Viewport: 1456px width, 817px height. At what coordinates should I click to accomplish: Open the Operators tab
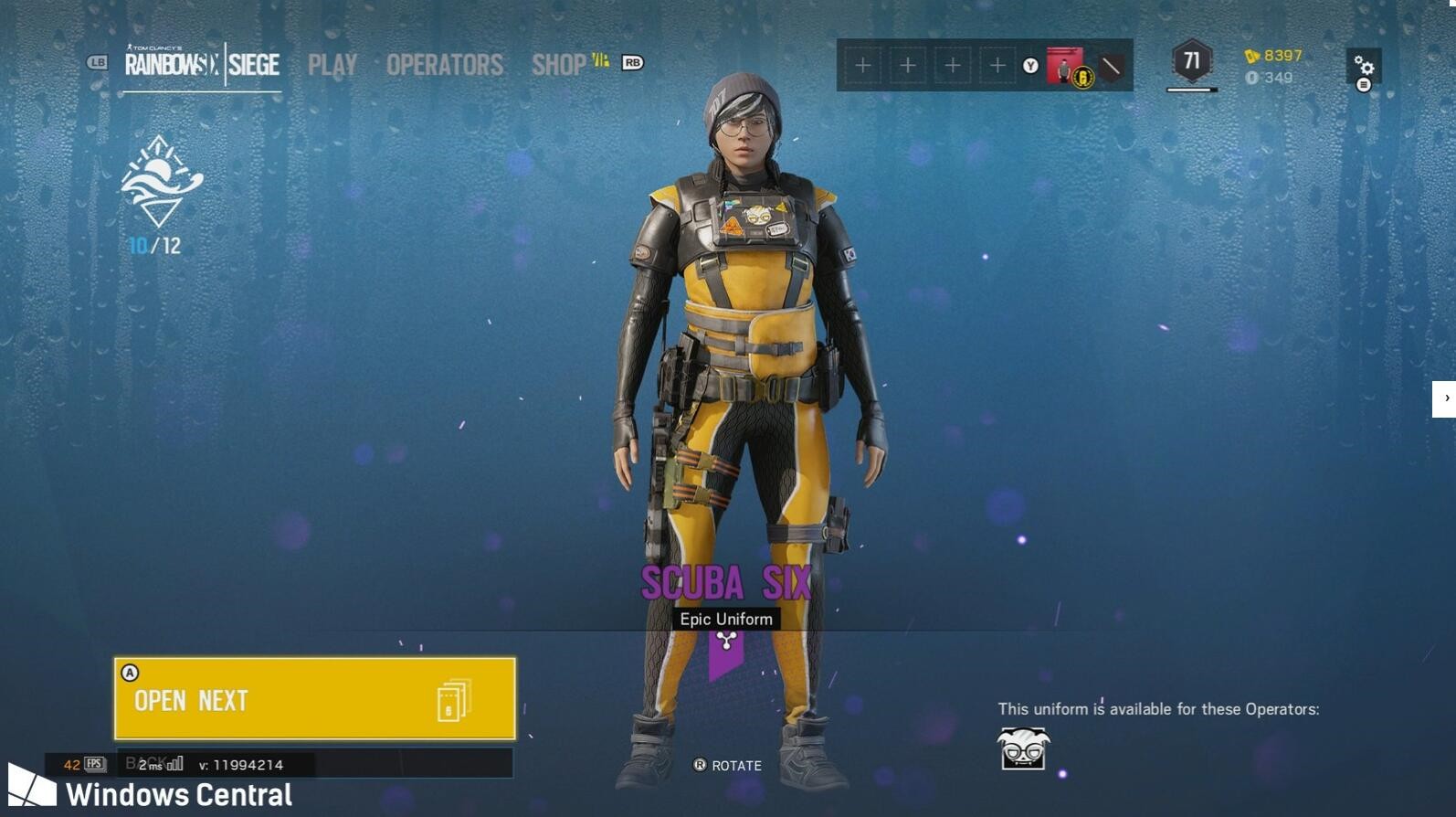445,65
